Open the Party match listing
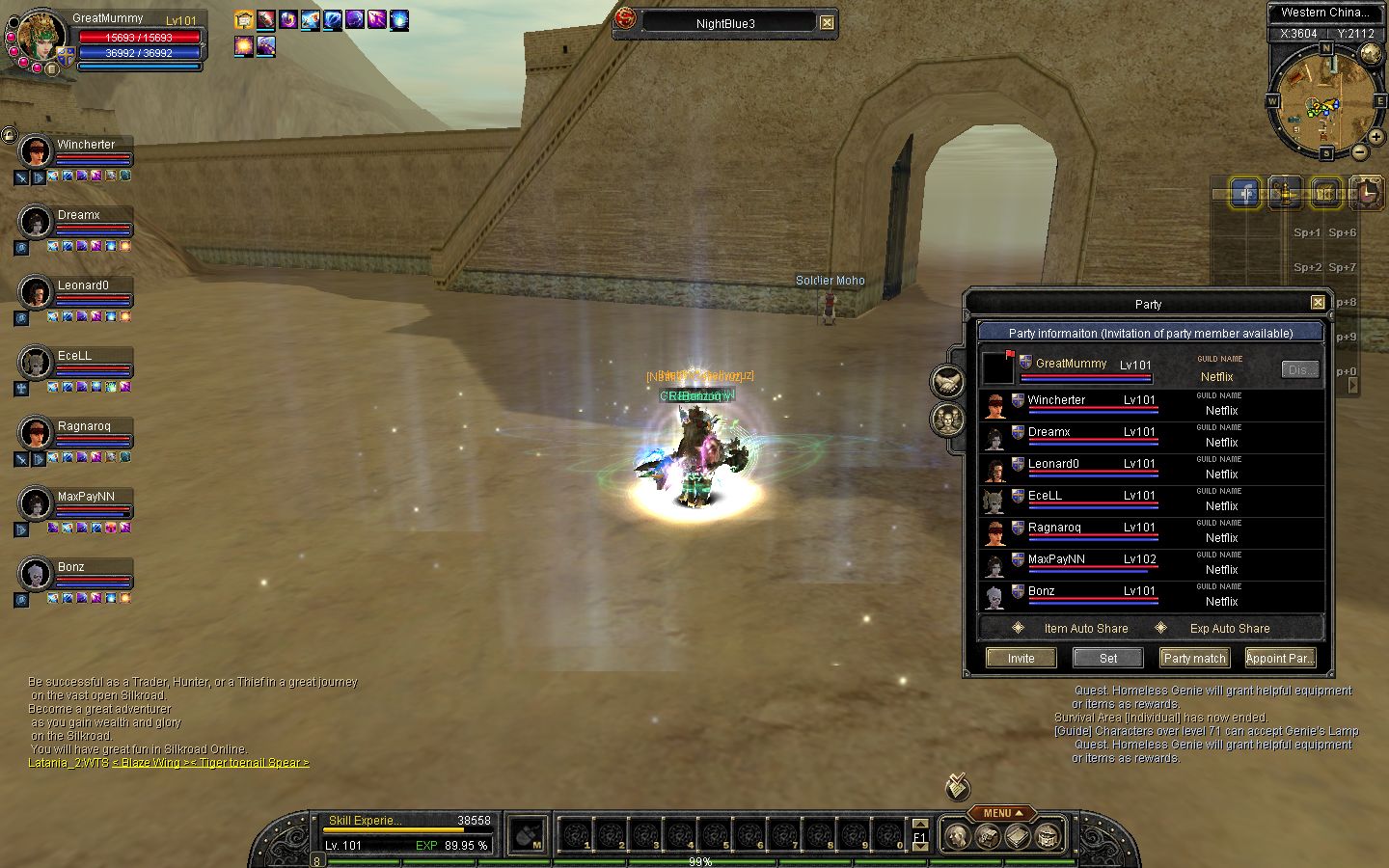The width and height of the screenshot is (1389, 868). 1194,658
